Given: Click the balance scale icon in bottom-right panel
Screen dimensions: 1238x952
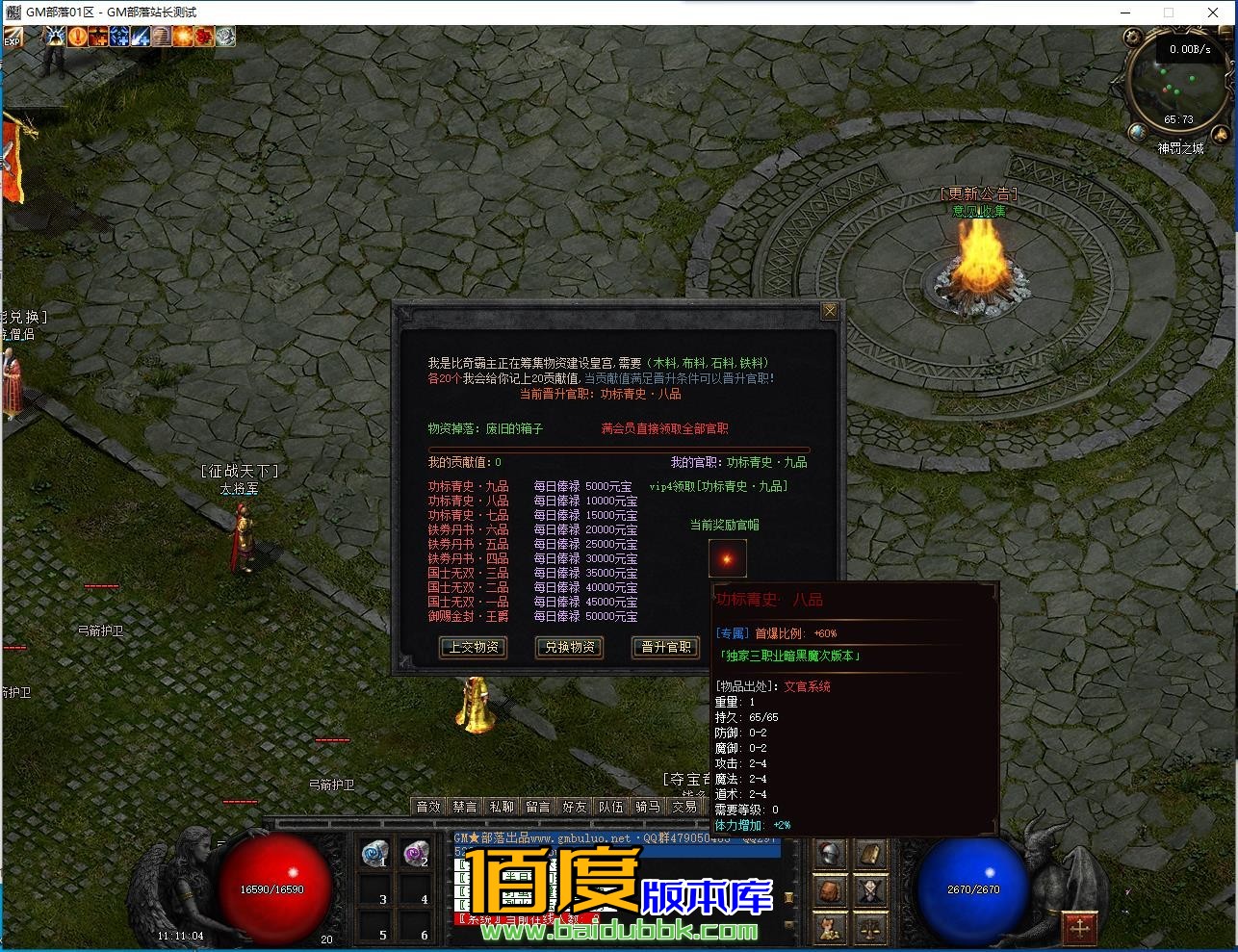Looking at the screenshot, I should click(x=869, y=927).
